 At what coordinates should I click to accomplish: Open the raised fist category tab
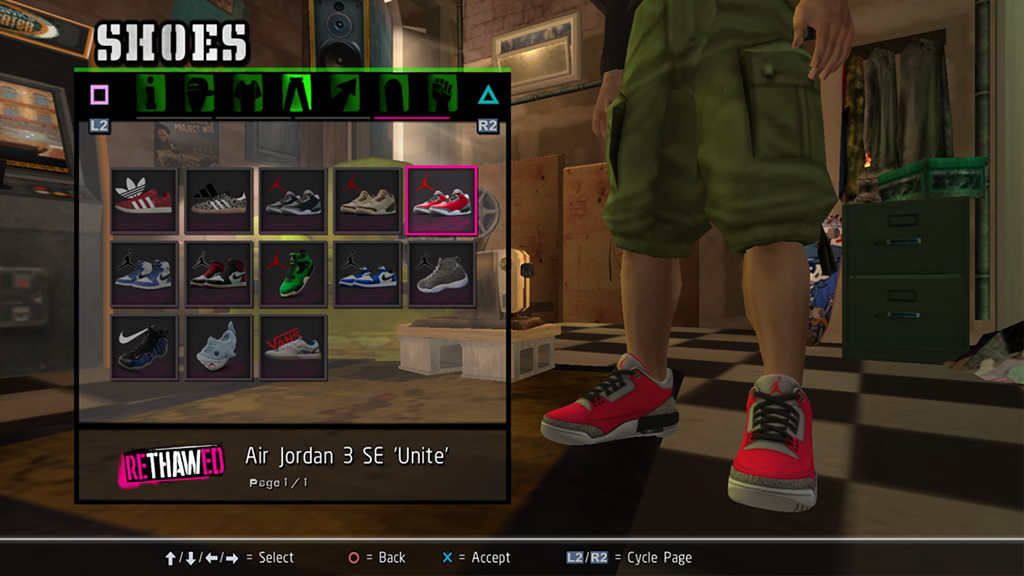pos(441,95)
